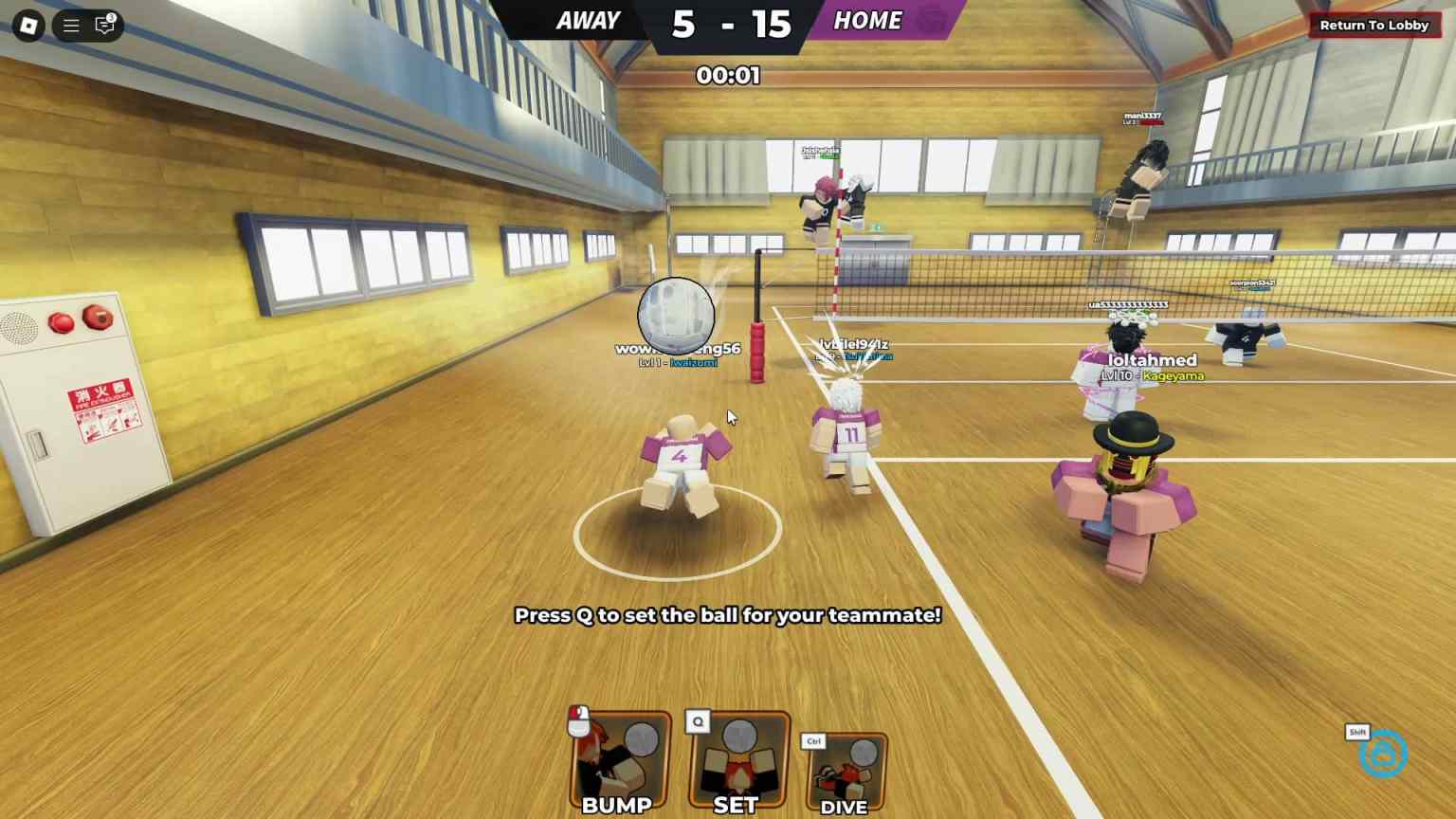1456x819 pixels.
Task: Click the 00:01 match timer display
Action: [x=729, y=77]
